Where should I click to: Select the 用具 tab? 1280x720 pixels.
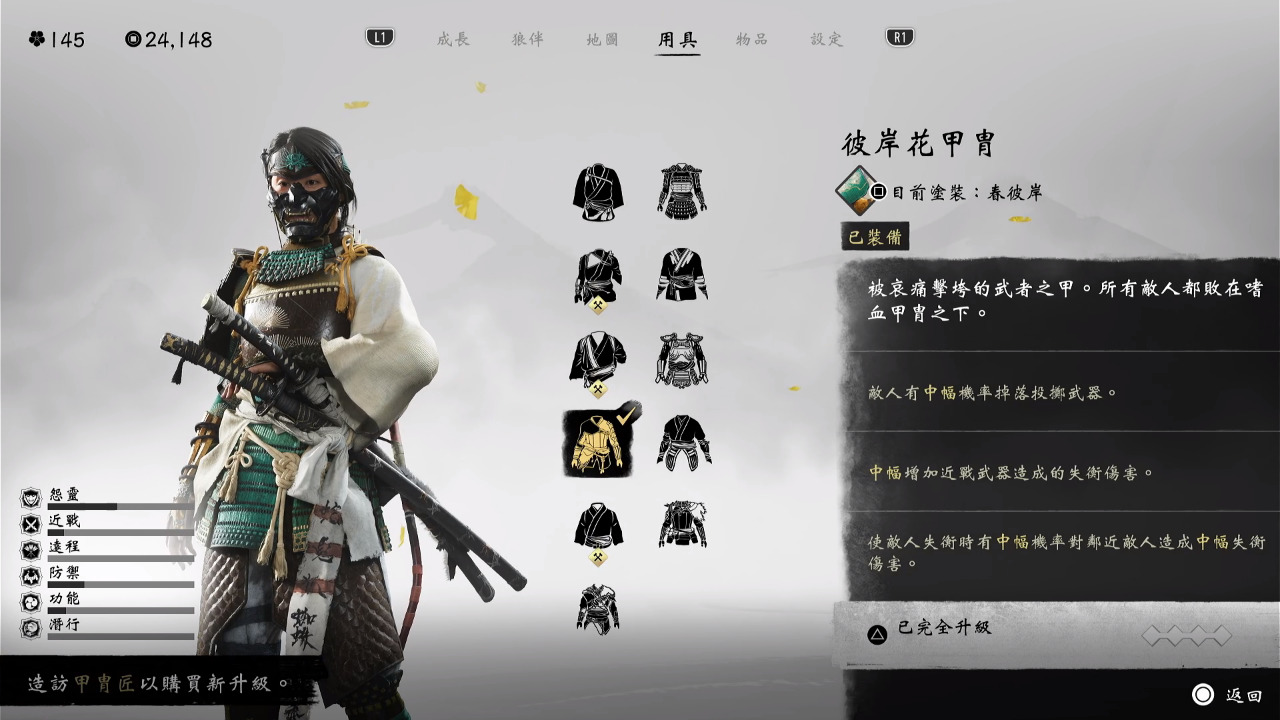coord(677,39)
